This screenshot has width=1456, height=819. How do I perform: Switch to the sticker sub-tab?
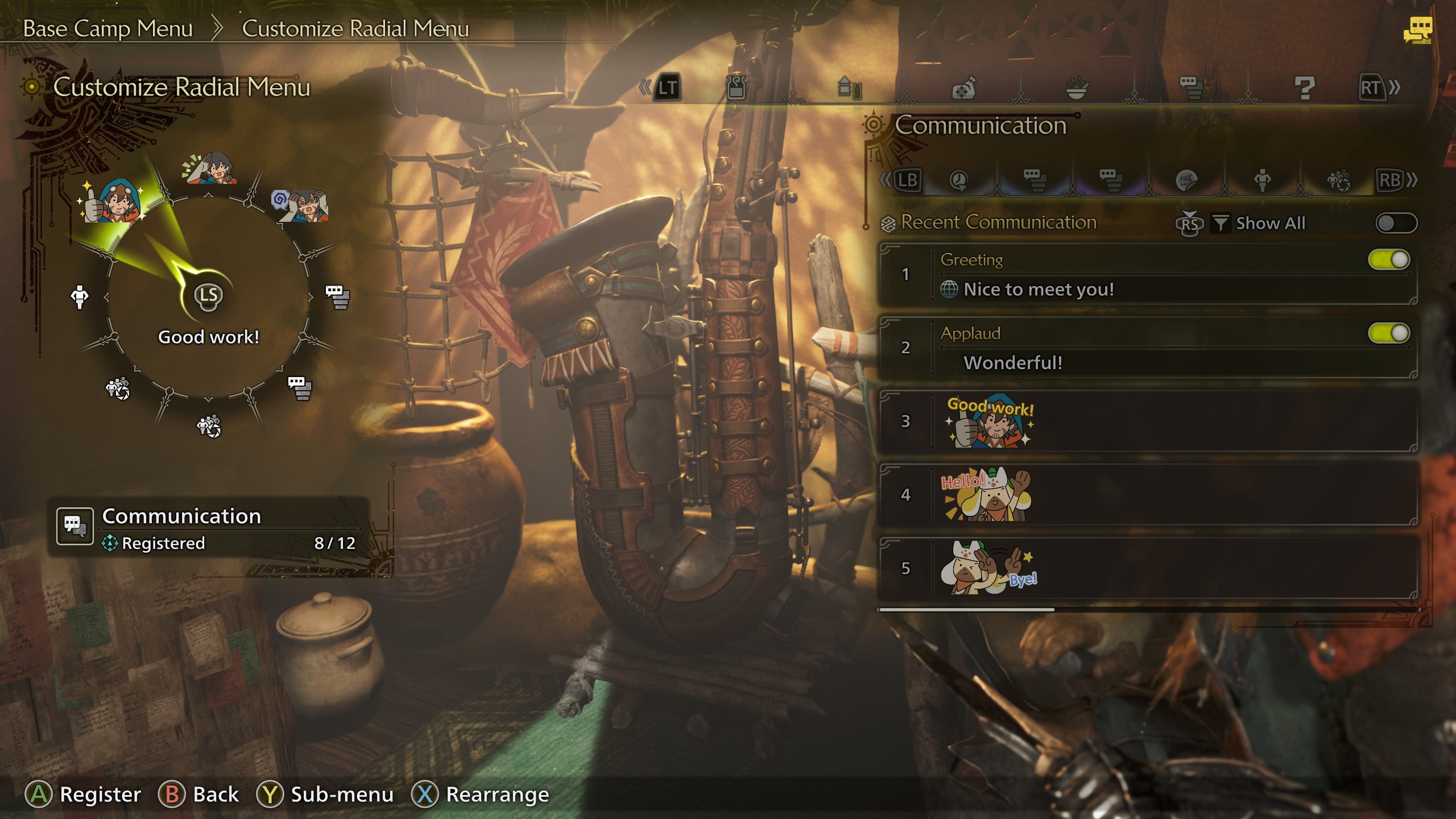click(1186, 181)
